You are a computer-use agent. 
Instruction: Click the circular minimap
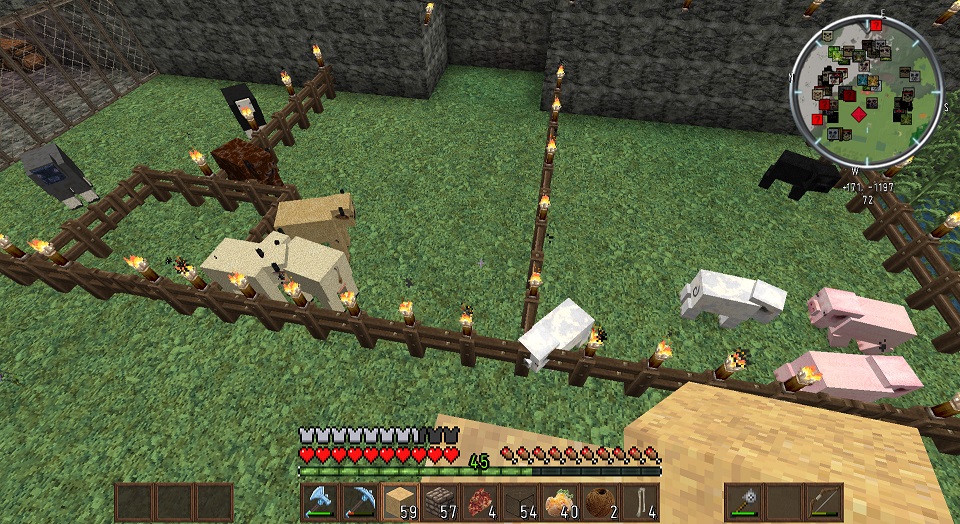pyautogui.click(x=866, y=90)
